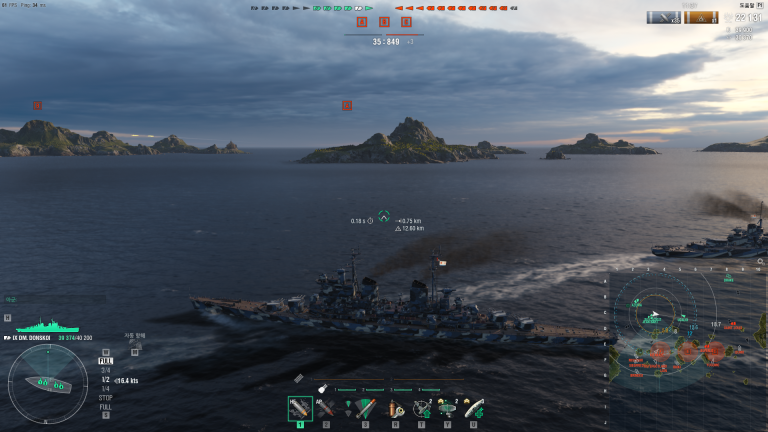Screen dimensions: 768x432
Task: Click the capture point A indicator
Action: 362,21
